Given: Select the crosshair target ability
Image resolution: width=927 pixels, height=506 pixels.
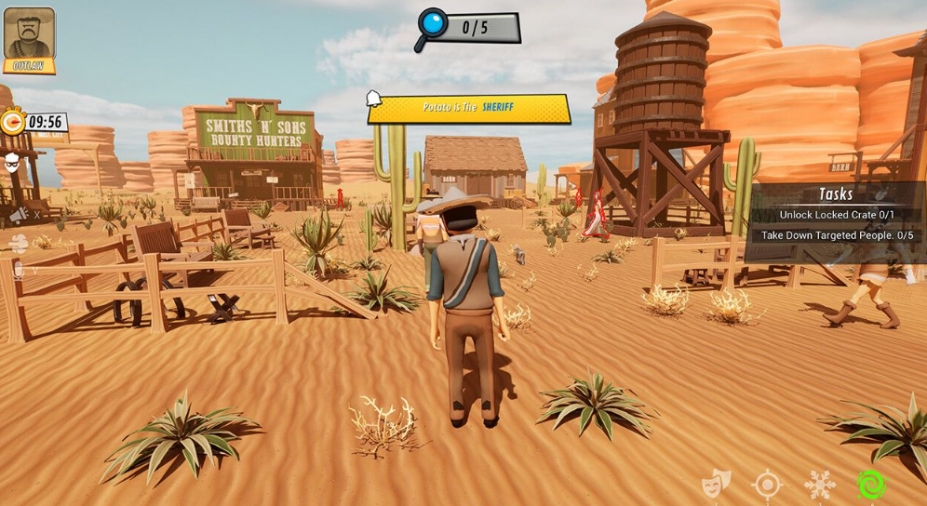Looking at the screenshot, I should [x=767, y=486].
